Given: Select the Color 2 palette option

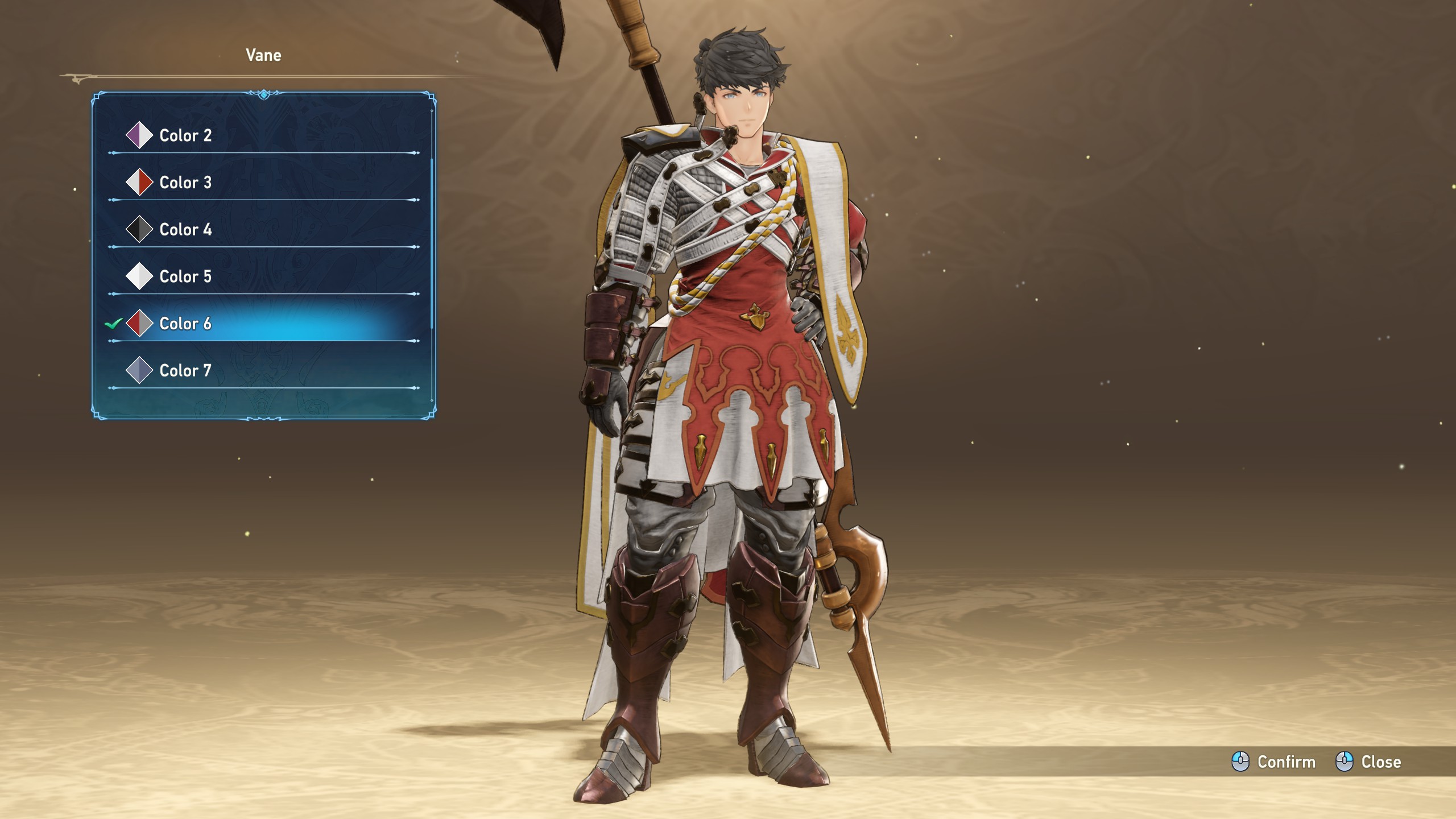Looking at the screenshot, I should (185, 135).
